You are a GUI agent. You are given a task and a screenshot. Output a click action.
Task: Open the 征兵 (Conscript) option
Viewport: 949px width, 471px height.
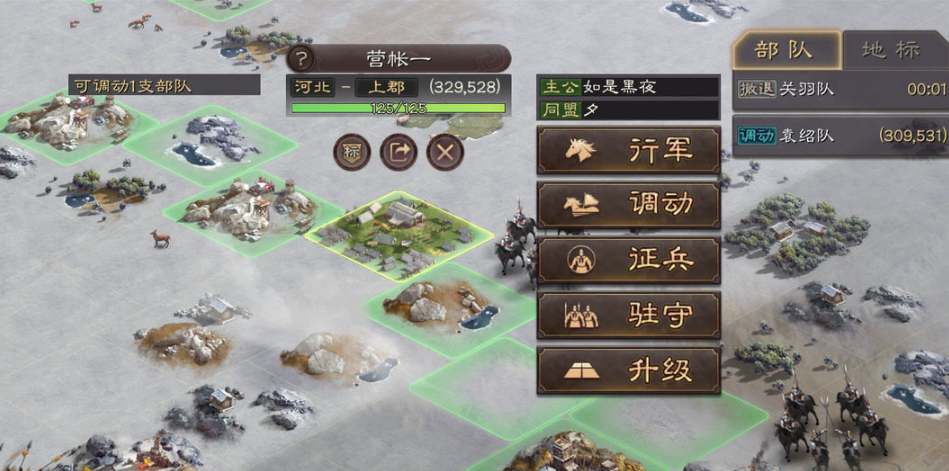(x=629, y=260)
